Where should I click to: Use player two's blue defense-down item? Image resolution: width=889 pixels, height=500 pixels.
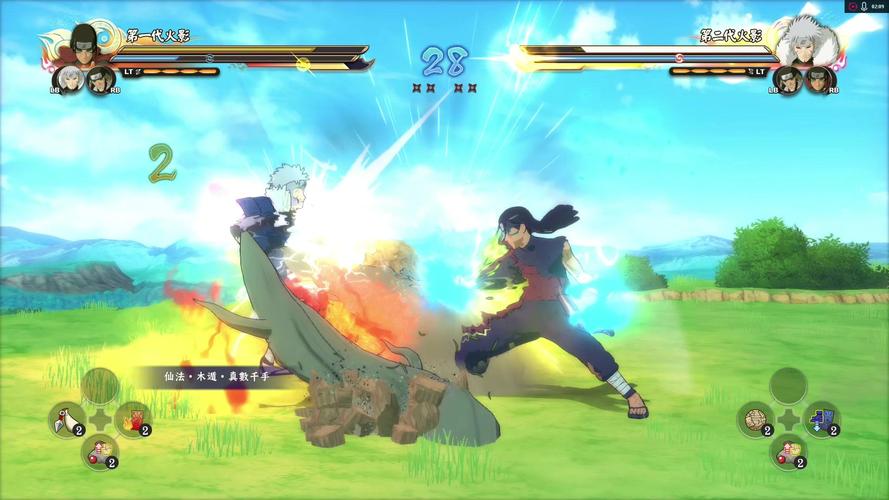(821, 418)
